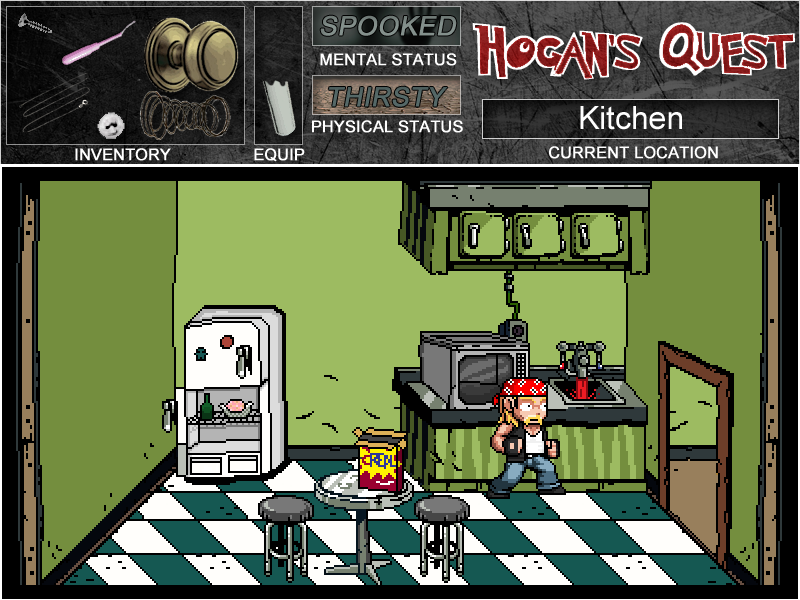Pick the pink handled tool from inventory
The image size is (800, 600).
[x=96, y=45]
